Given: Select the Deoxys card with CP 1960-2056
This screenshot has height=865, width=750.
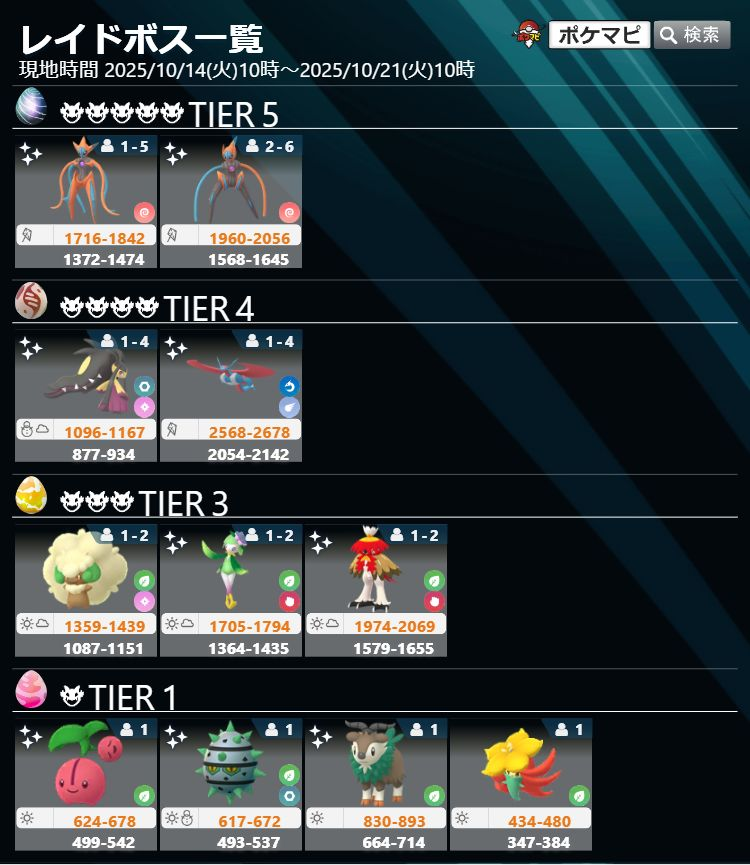Looking at the screenshot, I should click(231, 201).
